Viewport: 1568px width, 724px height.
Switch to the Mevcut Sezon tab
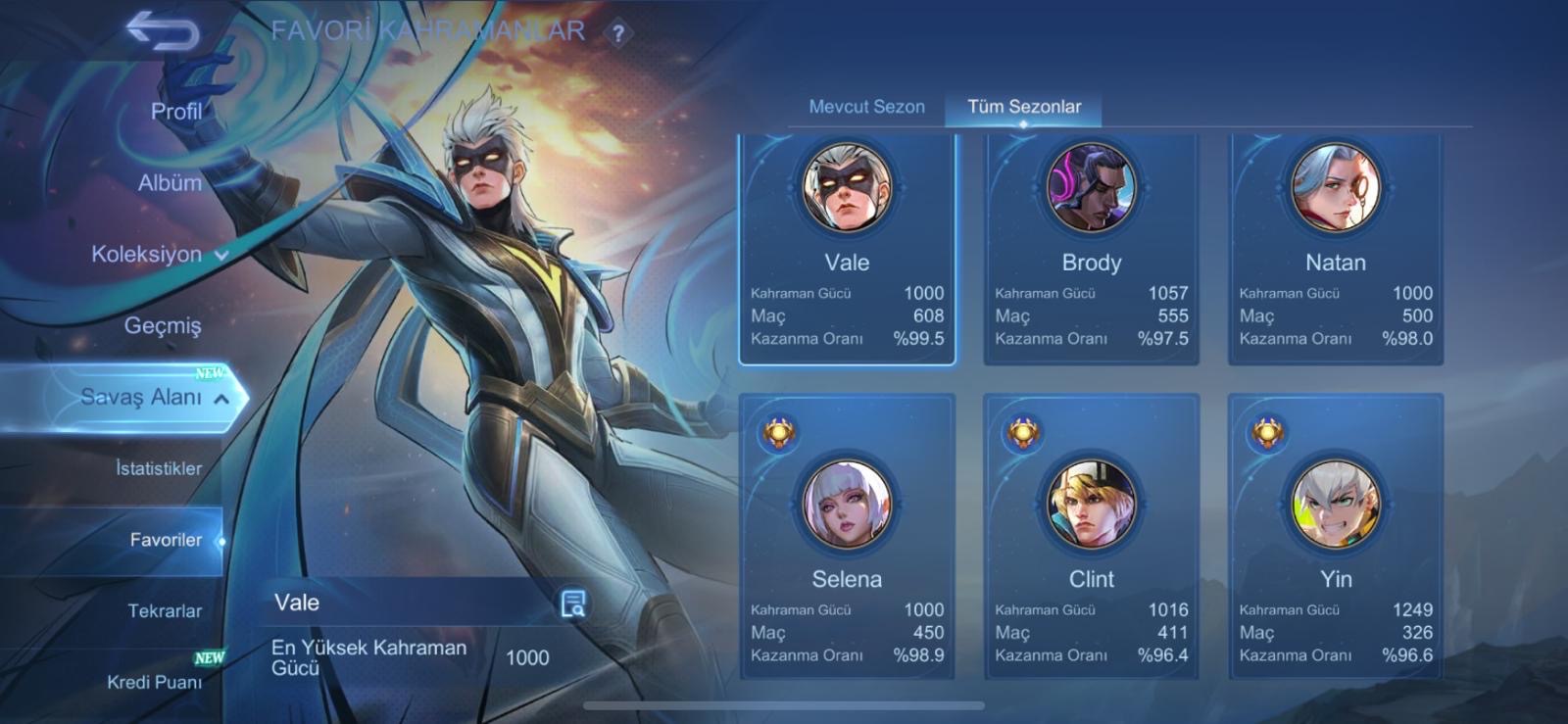click(x=866, y=107)
